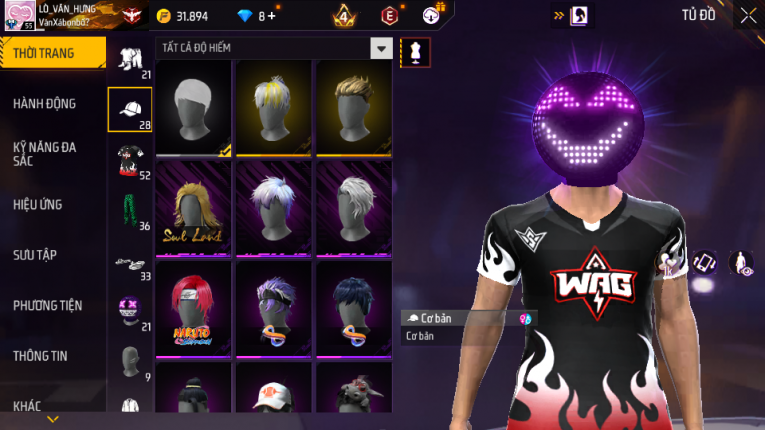Choose the plain white hair item

(193, 108)
